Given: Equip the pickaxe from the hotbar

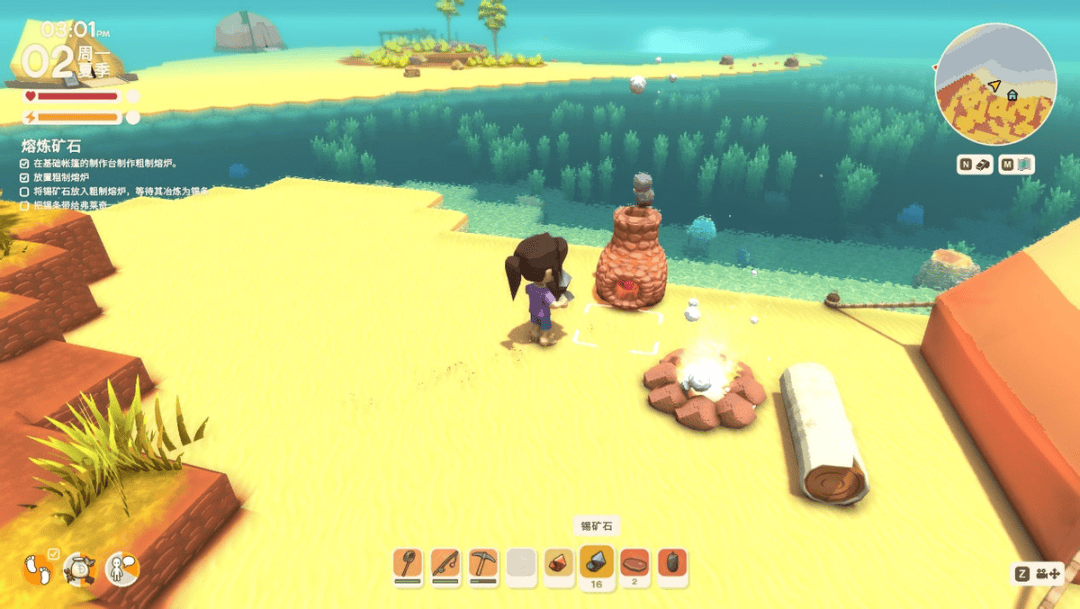Looking at the screenshot, I should click(483, 563).
